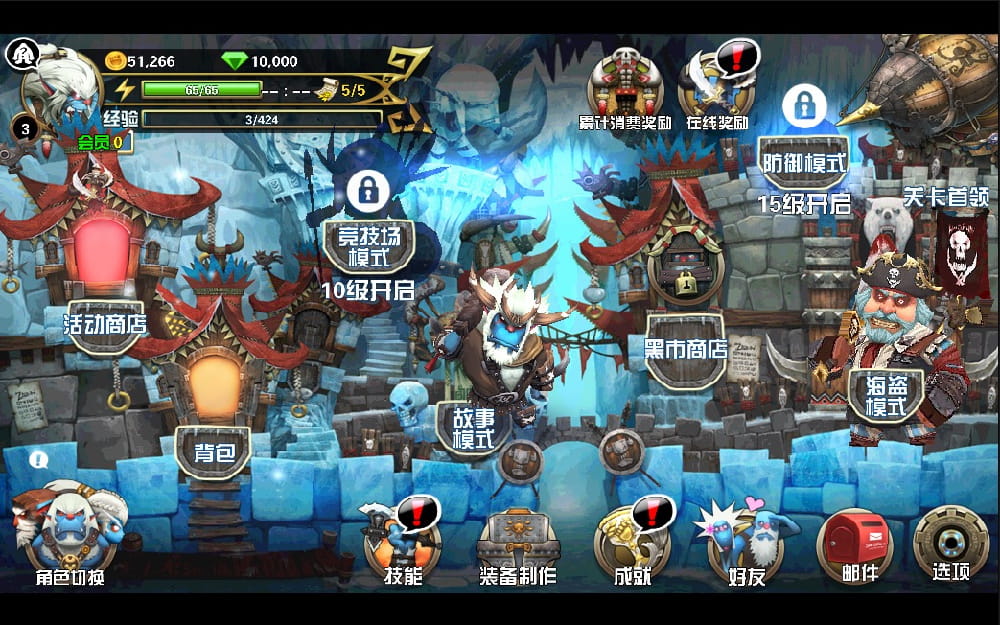This screenshot has height=625, width=1000.
Task: Visit the 活动商店 event shop
Action: tap(104, 322)
